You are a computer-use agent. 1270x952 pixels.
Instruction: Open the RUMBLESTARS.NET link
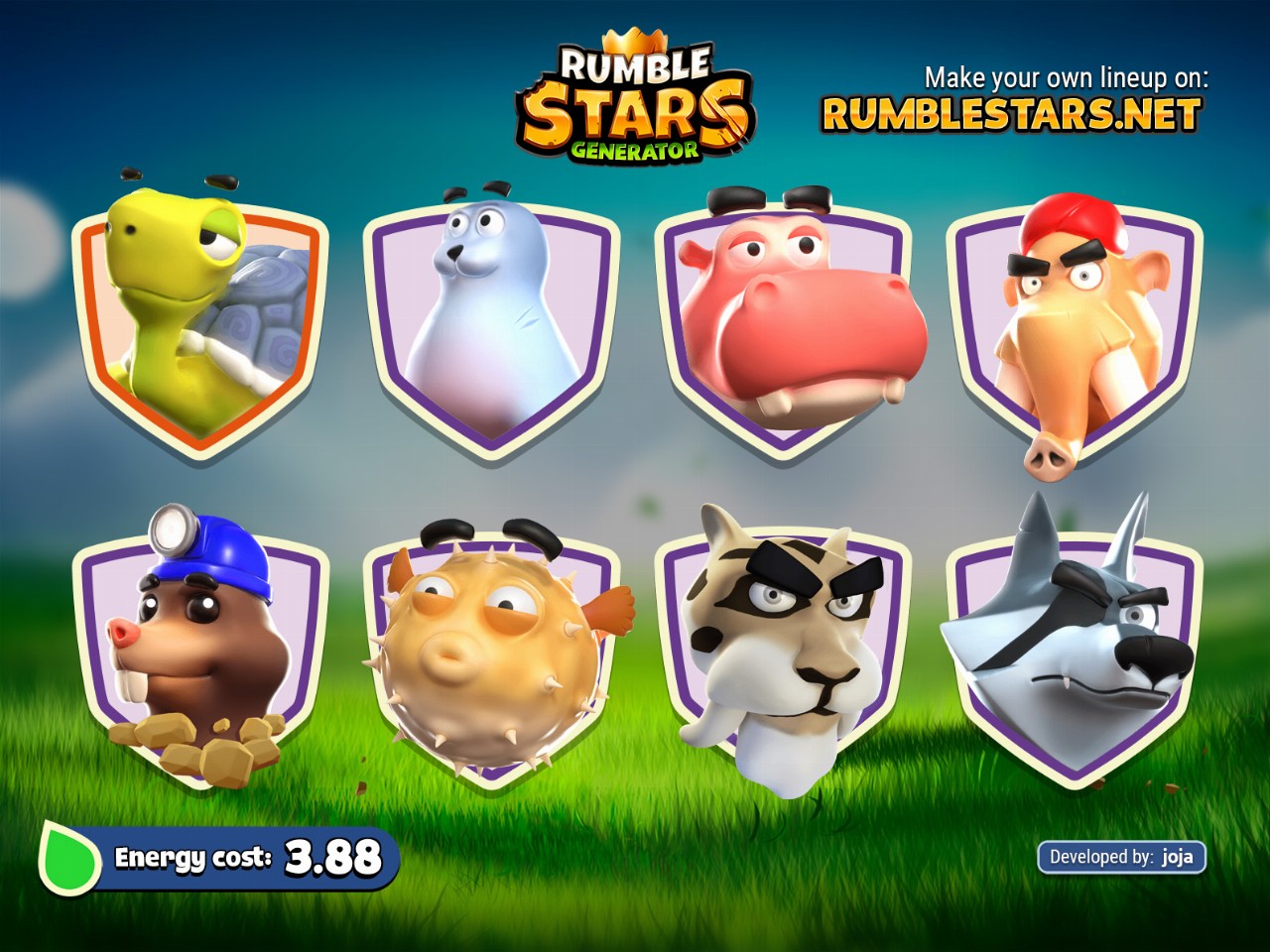pyautogui.click(x=1011, y=115)
